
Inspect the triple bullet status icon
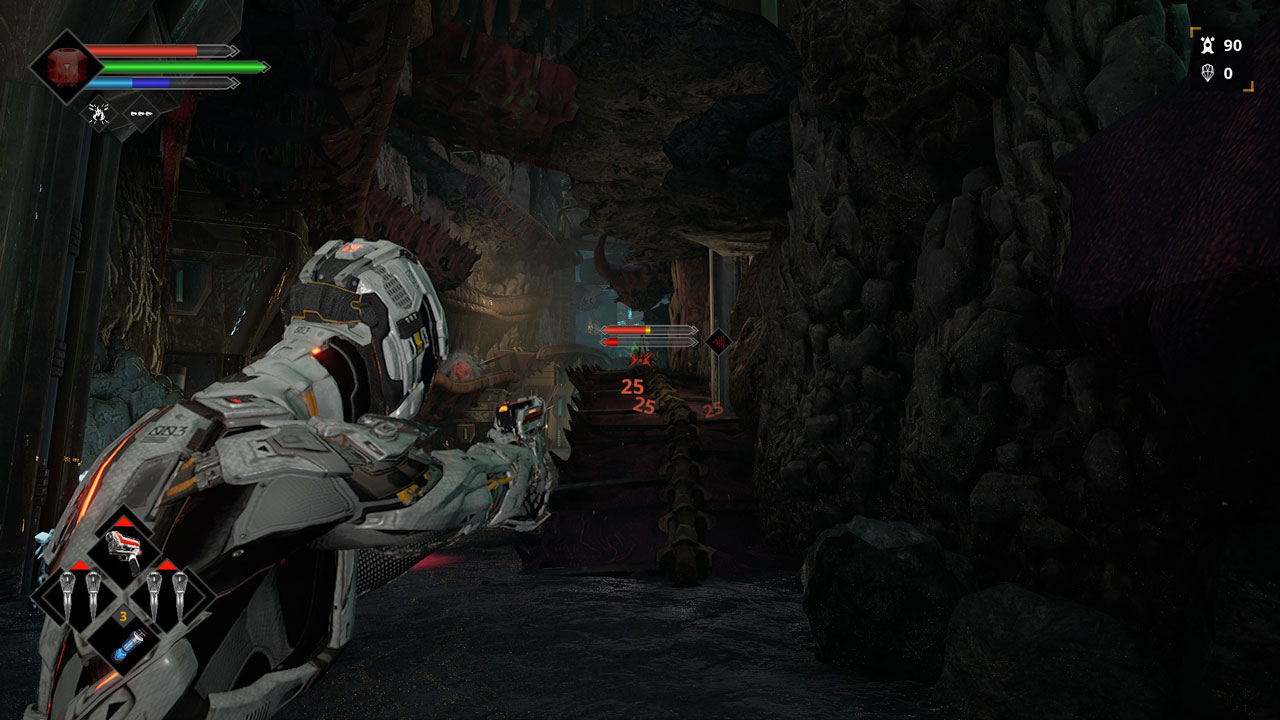pos(141,114)
